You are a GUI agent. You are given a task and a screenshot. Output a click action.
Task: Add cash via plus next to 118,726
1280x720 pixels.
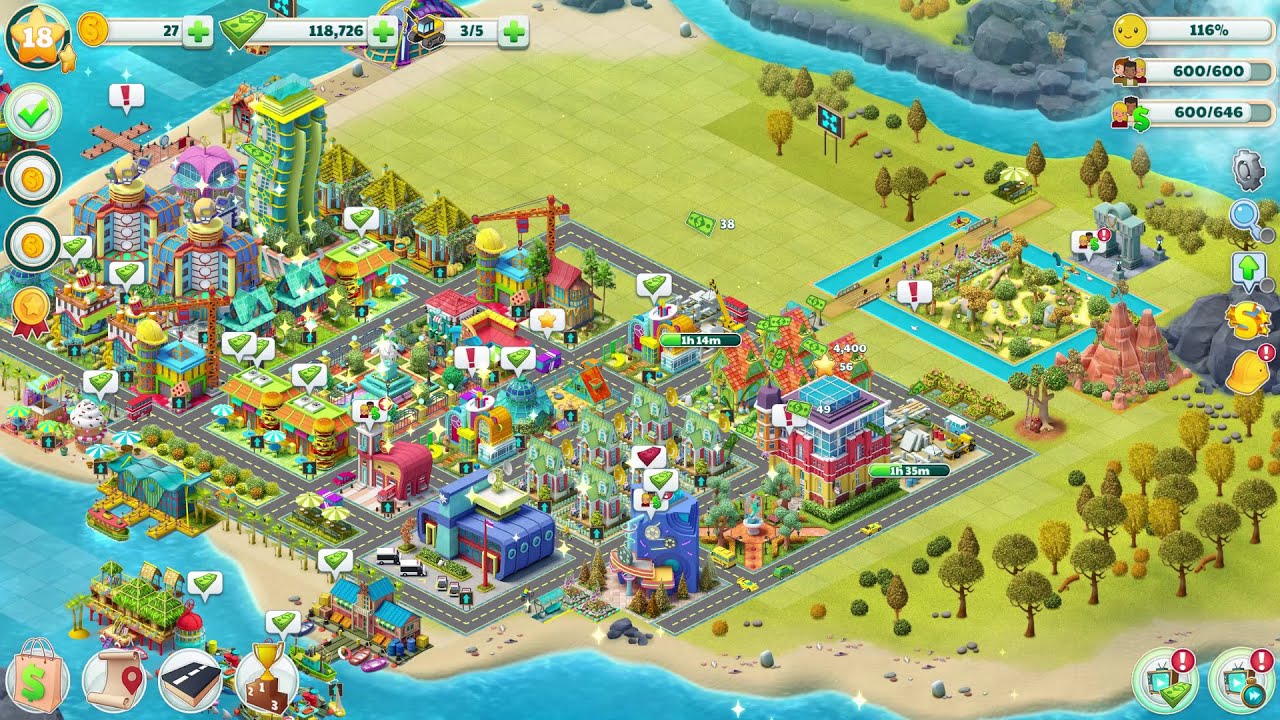[380, 29]
